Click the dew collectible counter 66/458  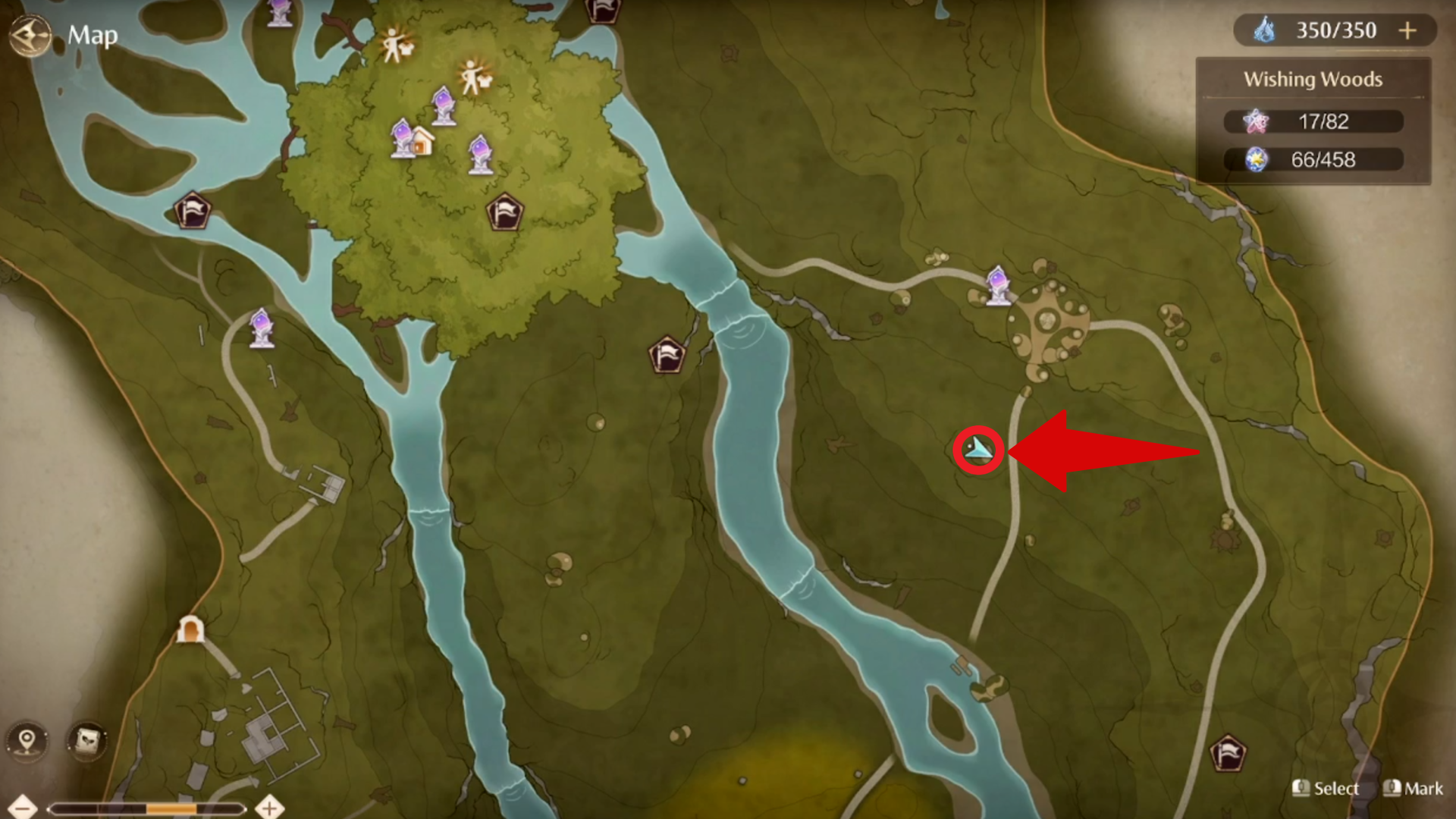(1314, 159)
